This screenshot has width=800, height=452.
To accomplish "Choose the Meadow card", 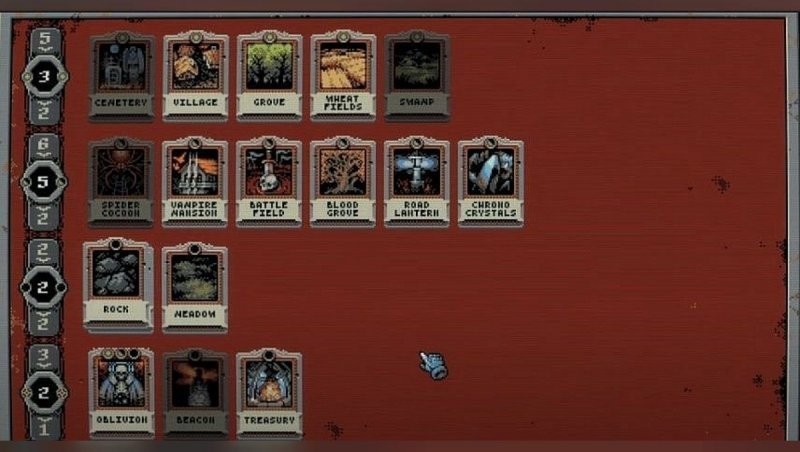I will [x=196, y=285].
